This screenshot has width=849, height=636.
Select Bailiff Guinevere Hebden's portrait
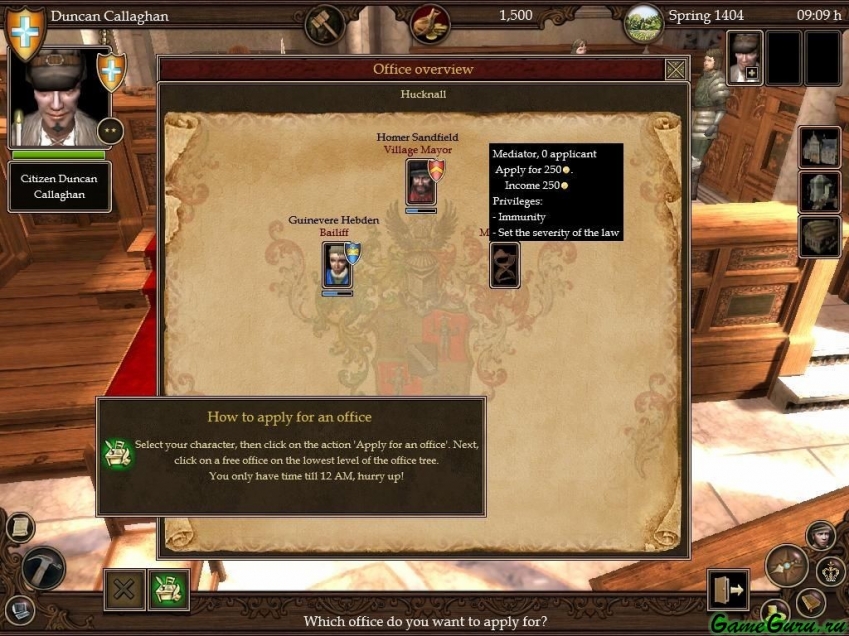click(x=336, y=264)
